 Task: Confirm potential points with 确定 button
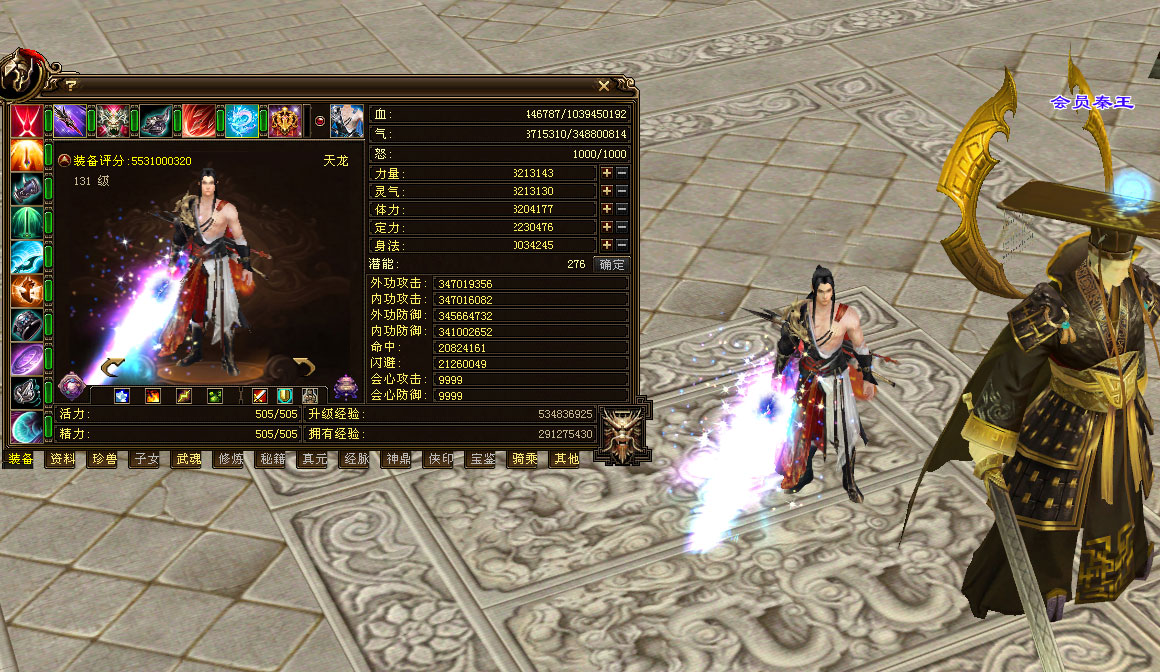(612, 265)
